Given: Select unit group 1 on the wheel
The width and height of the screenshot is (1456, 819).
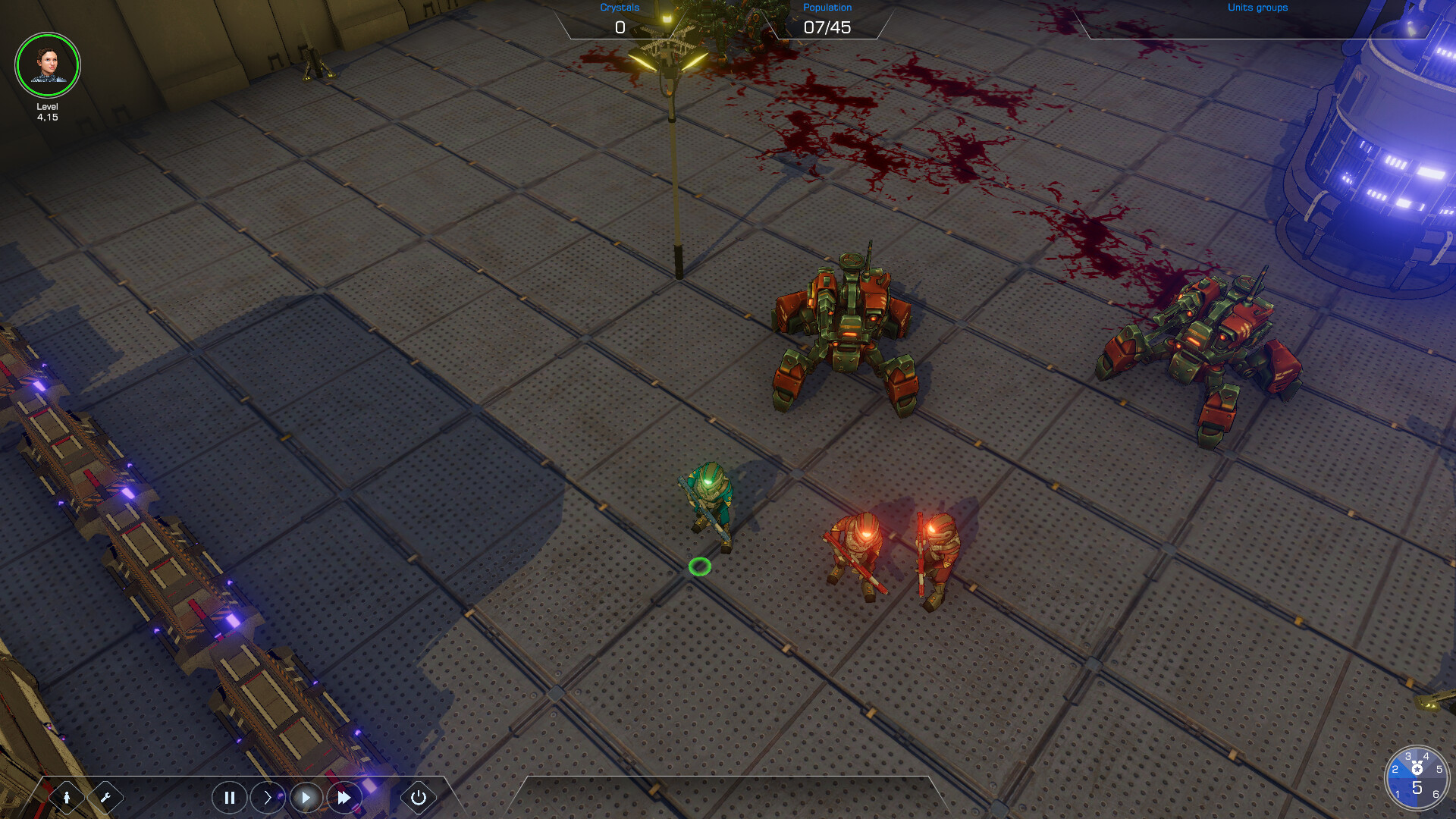Looking at the screenshot, I should tap(1398, 794).
